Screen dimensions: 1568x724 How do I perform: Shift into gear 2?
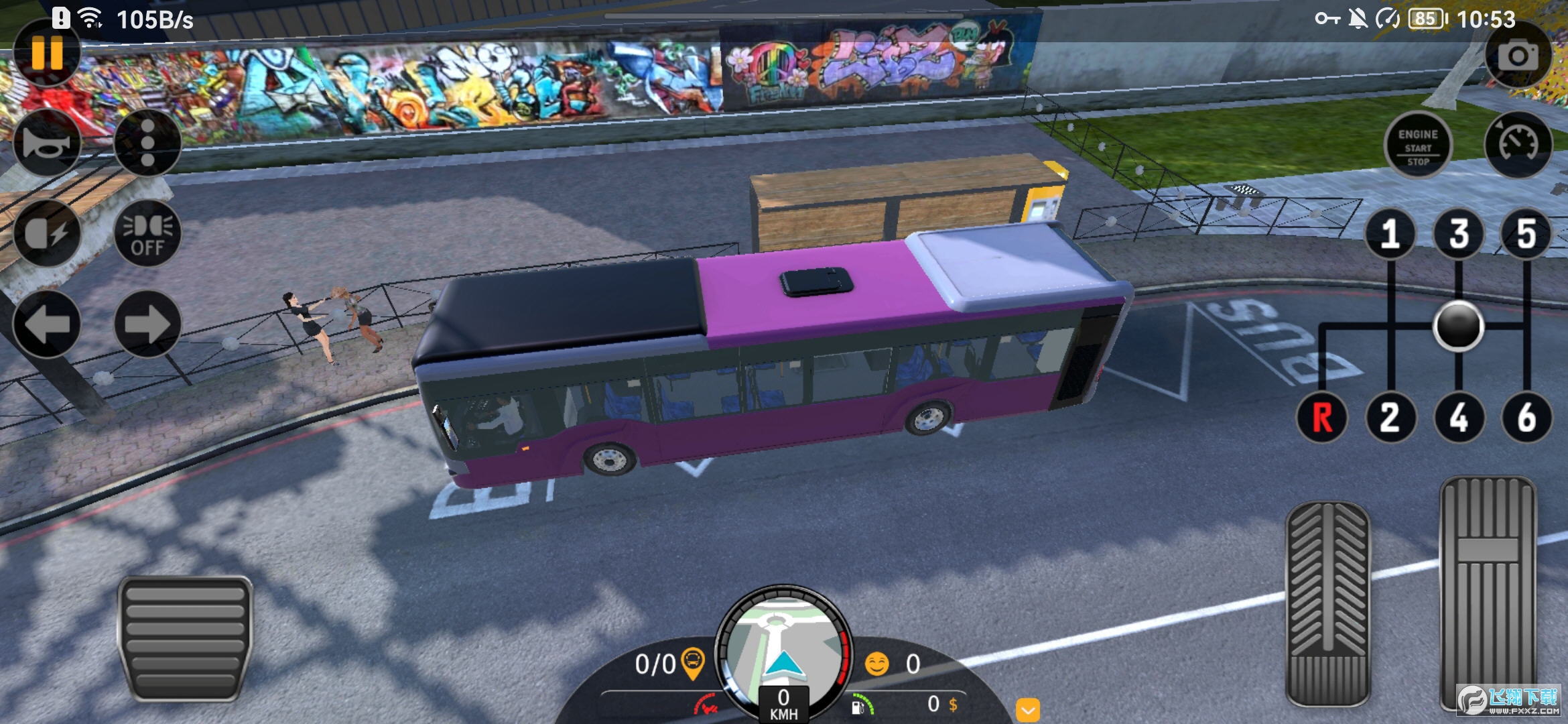[1390, 417]
